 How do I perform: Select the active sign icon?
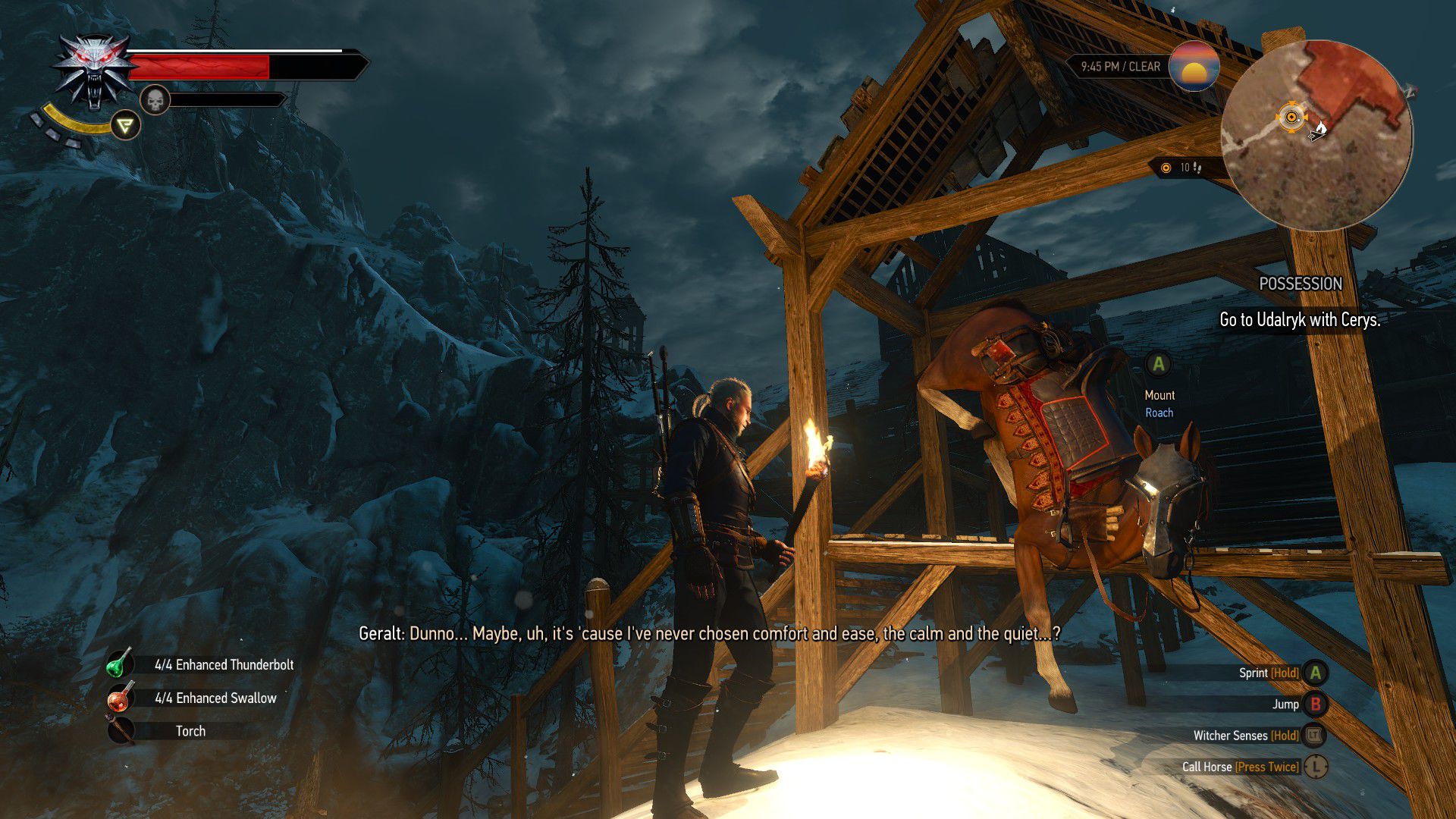coord(125,125)
